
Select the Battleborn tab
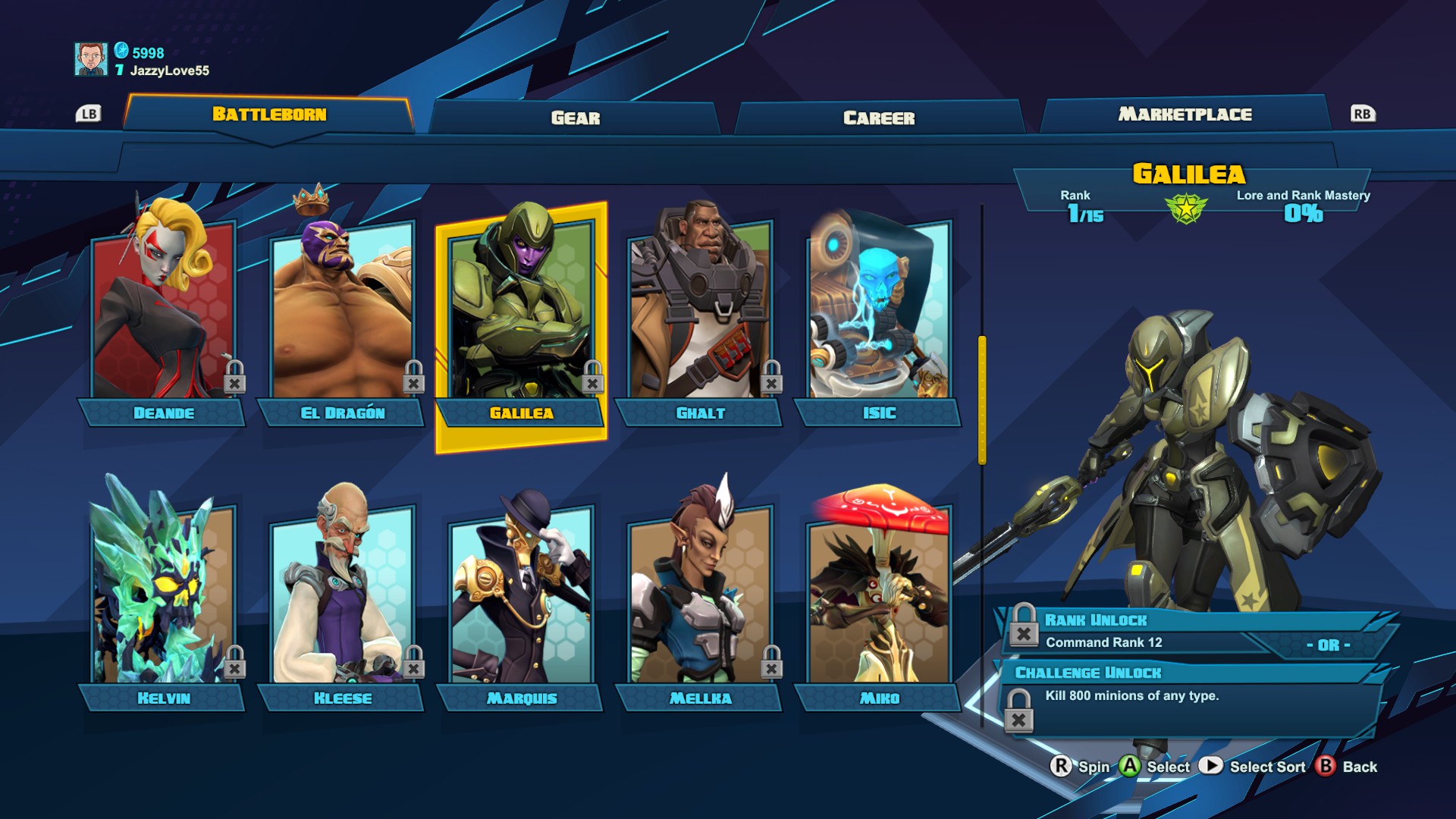pos(269,115)
